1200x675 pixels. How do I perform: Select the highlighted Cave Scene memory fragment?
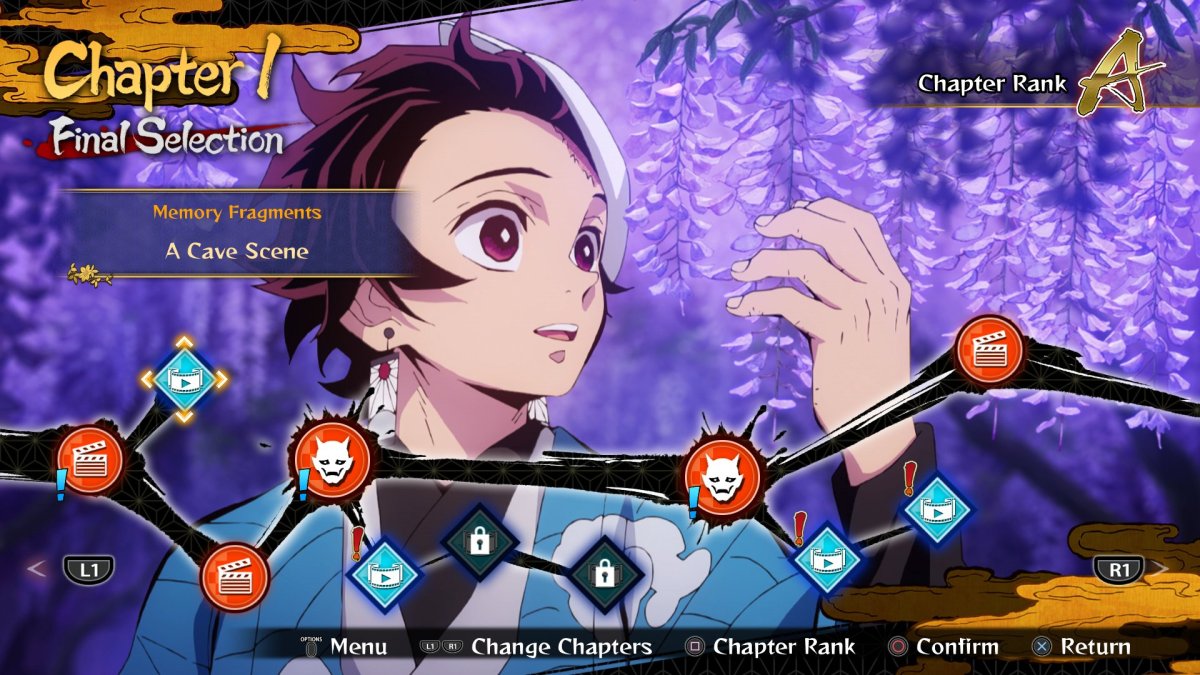pos(184,379)
